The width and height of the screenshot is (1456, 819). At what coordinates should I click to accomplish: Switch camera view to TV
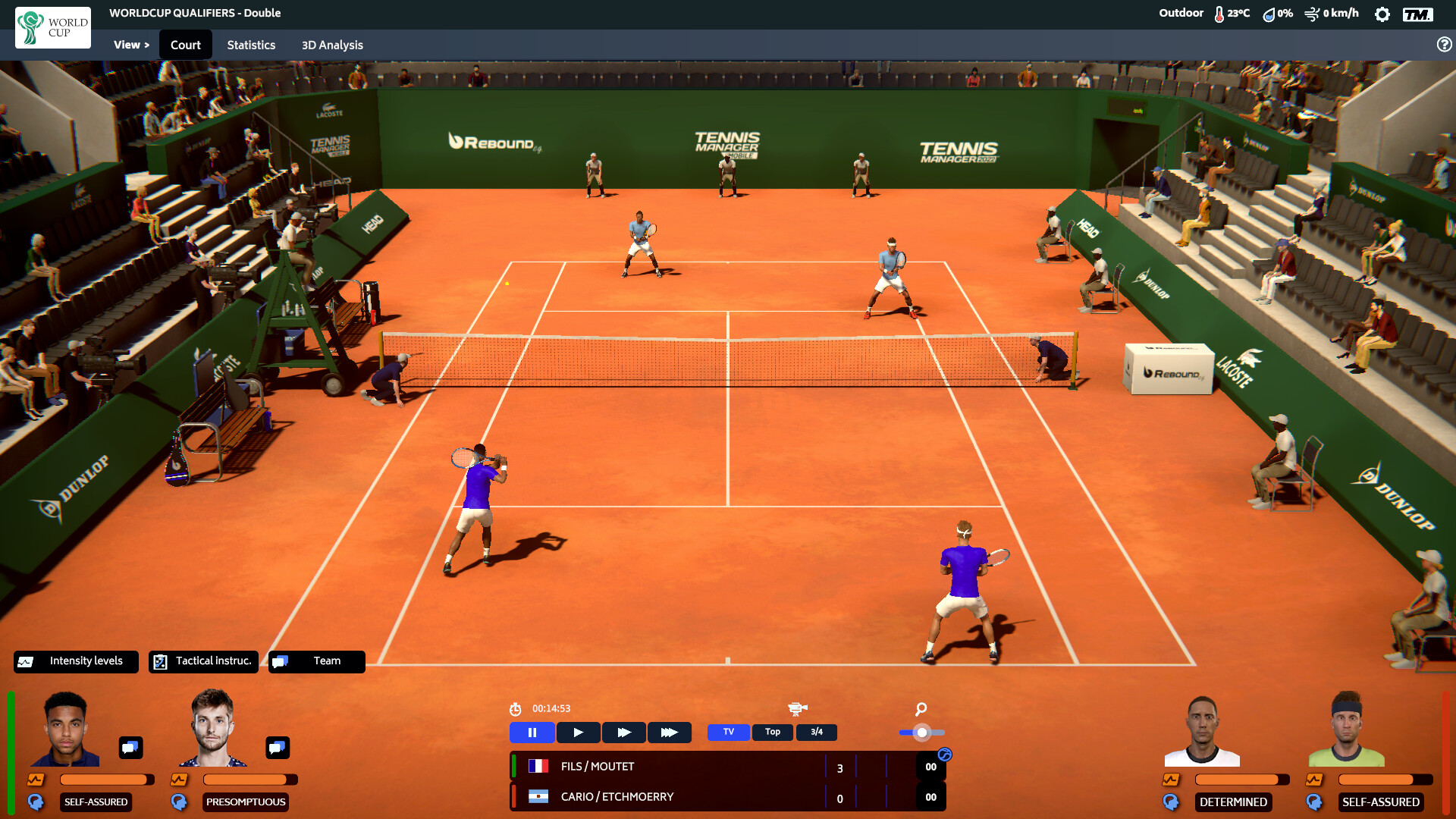pos(727,732)
